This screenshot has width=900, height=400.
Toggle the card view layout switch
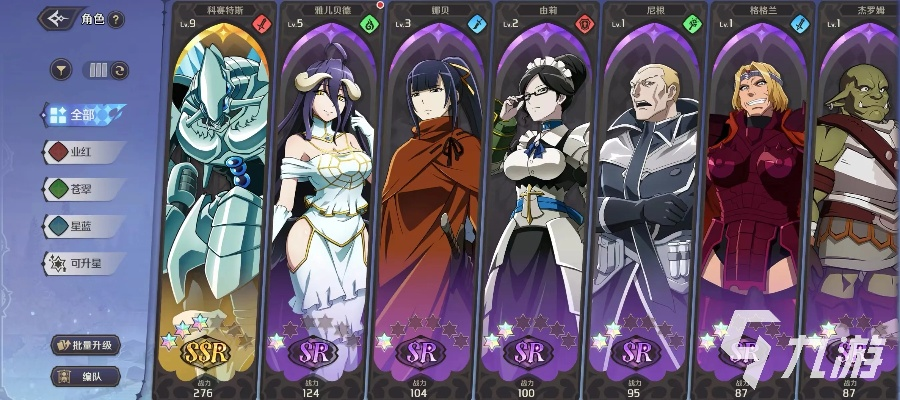click(108, 70)
